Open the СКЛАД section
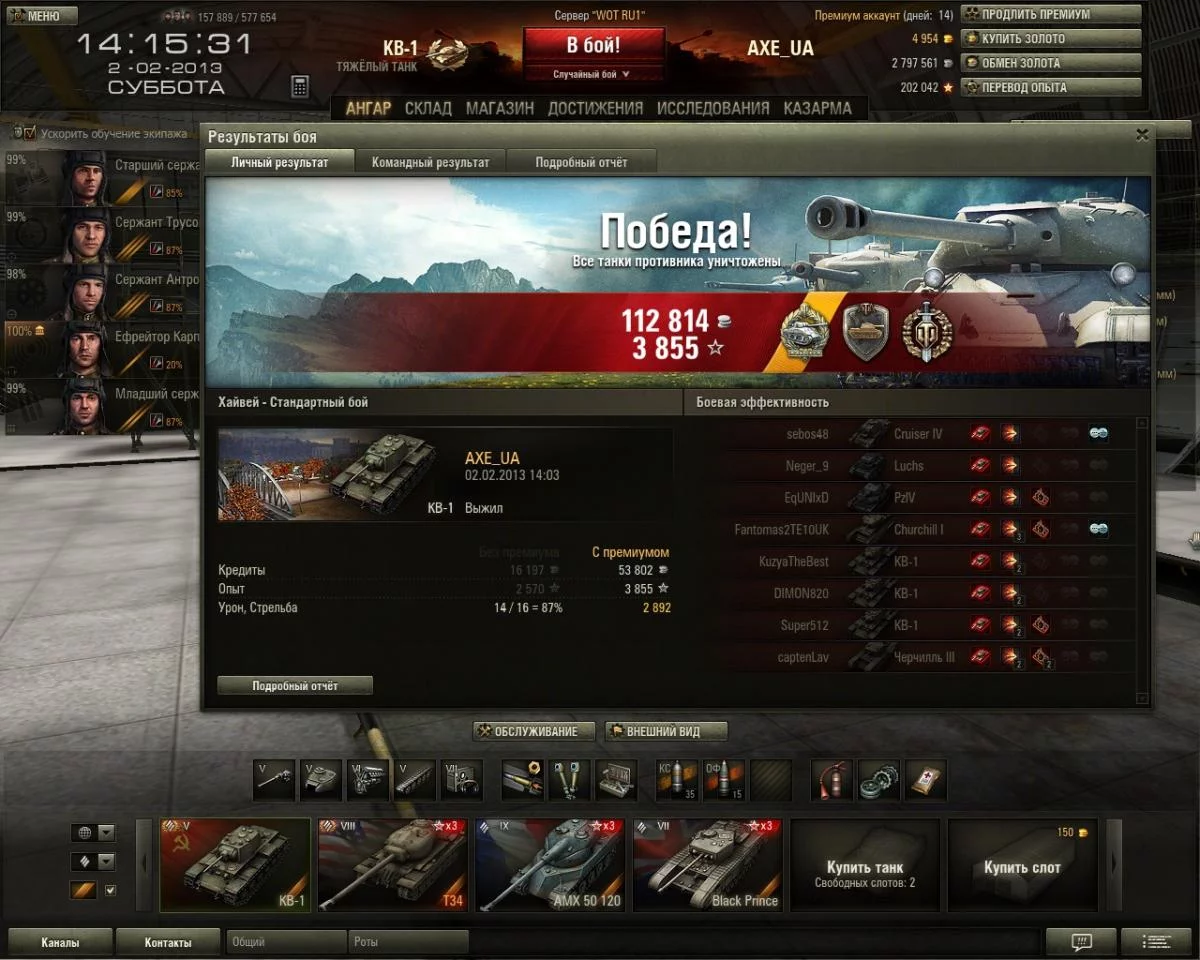Screen dimensions: 1200x960 [428, 108]
